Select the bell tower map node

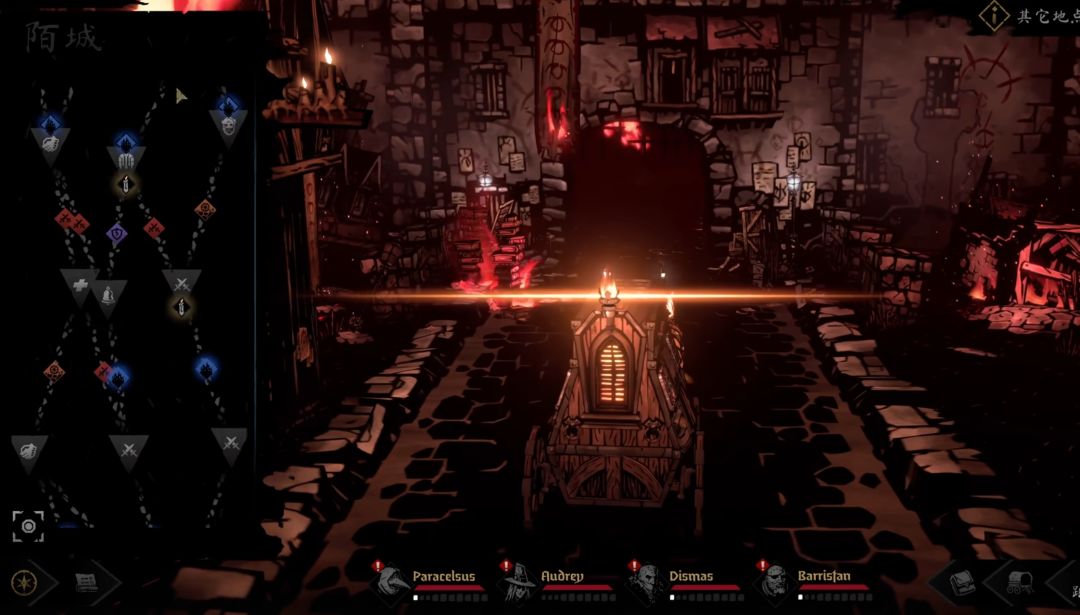pyautogui.click(x=109, y=296)
